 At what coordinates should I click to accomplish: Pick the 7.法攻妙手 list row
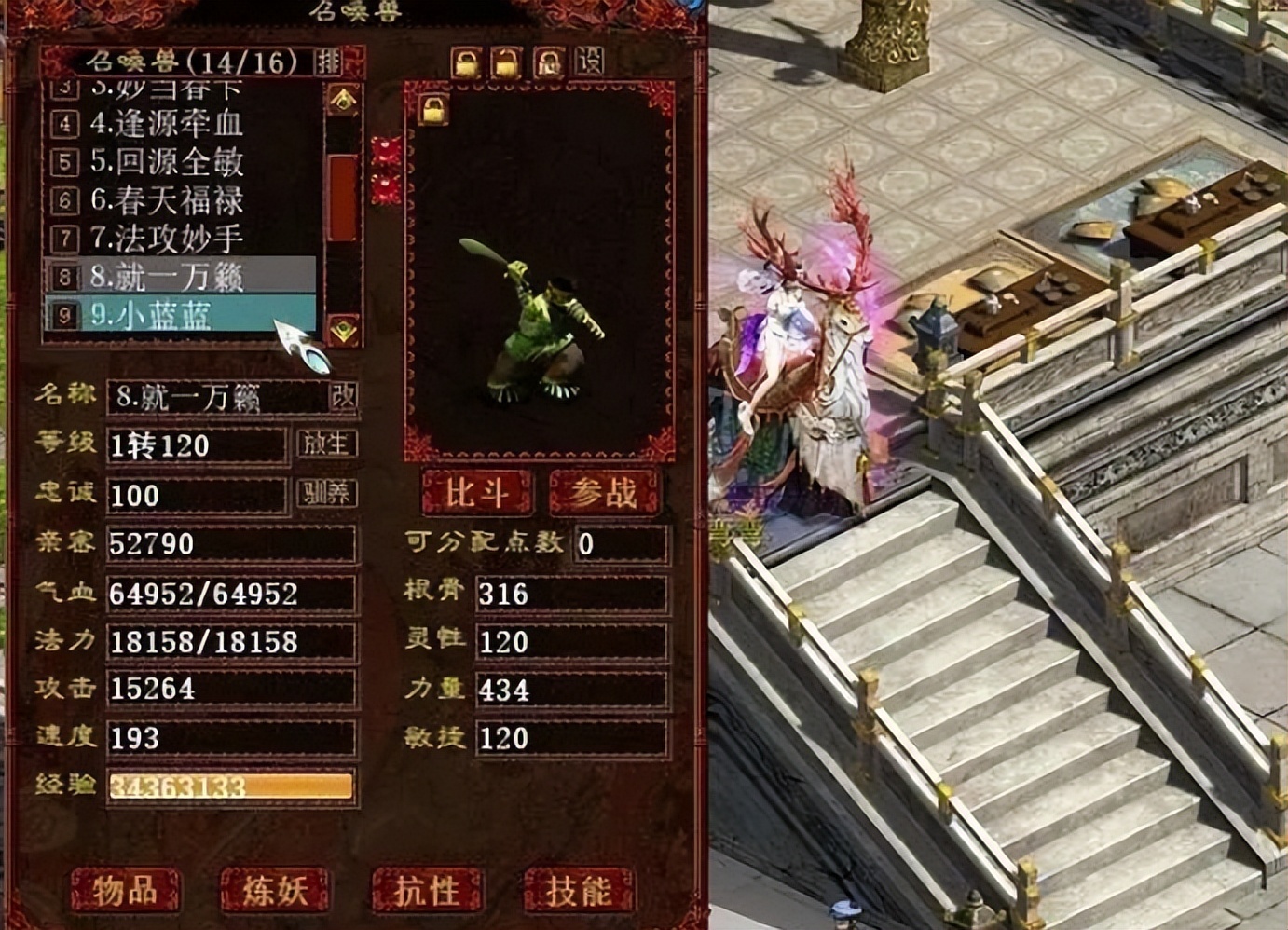click(x=168, y=238)
